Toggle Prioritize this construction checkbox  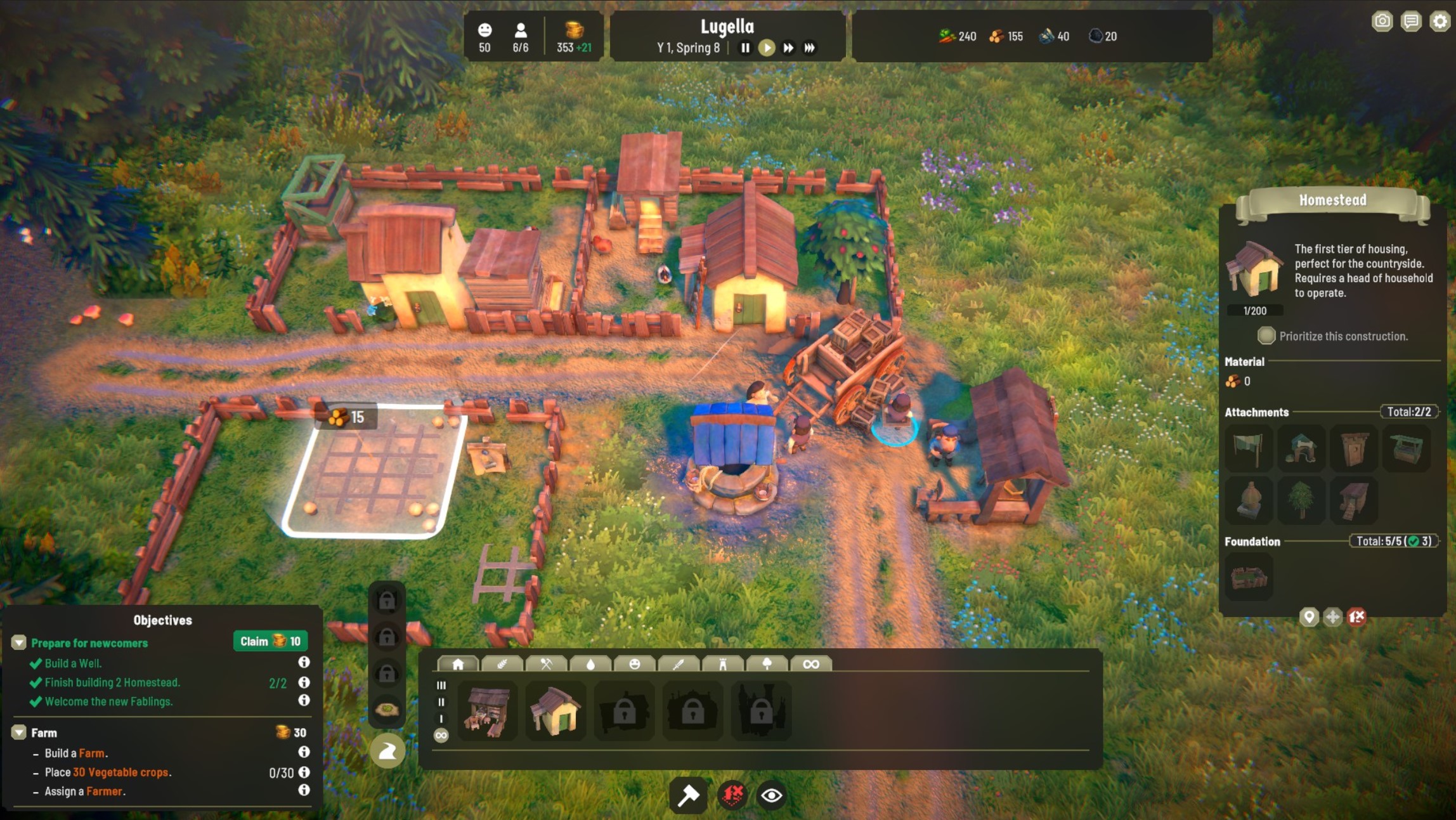click(x=1266, y=336)
